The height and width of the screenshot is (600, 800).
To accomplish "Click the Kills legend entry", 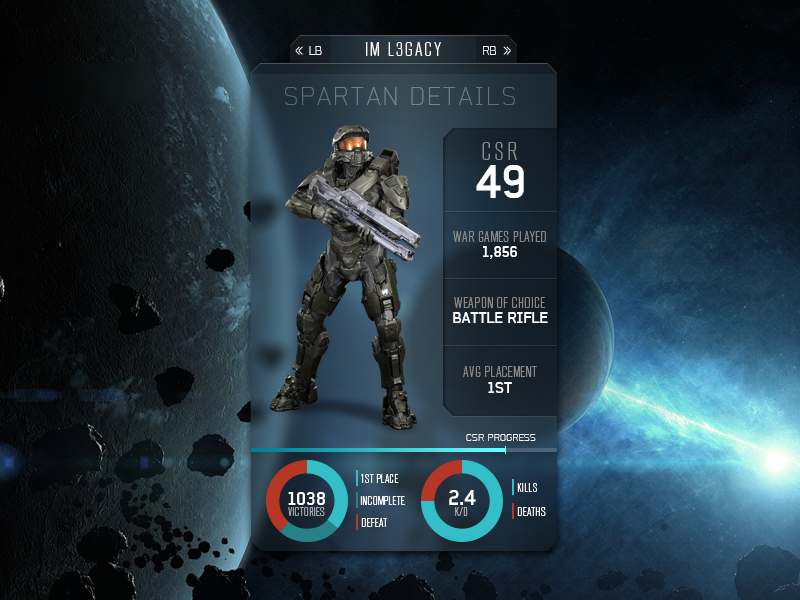I will pyautogui.click(x=526, y=488).
